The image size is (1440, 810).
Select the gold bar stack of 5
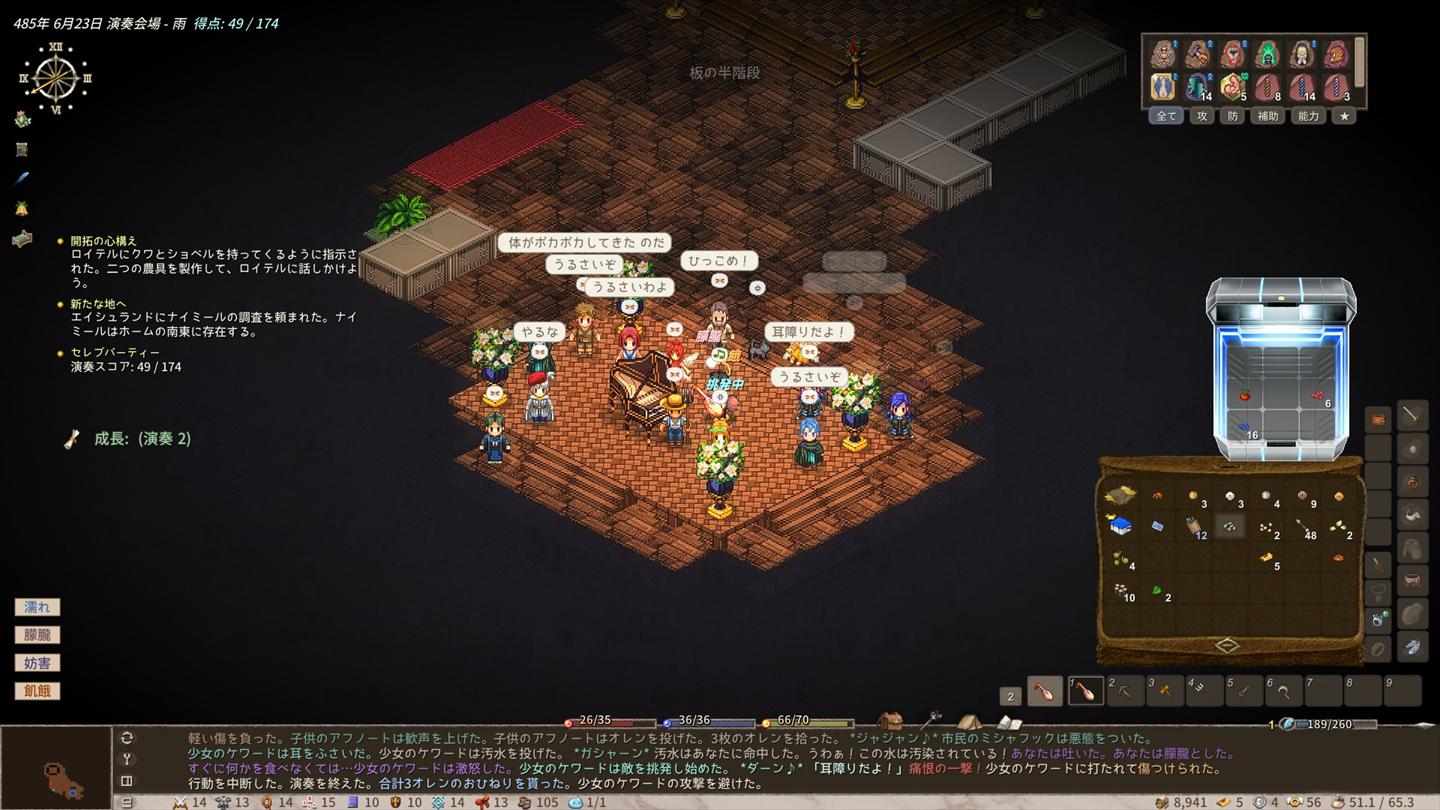coord(1266,558)
